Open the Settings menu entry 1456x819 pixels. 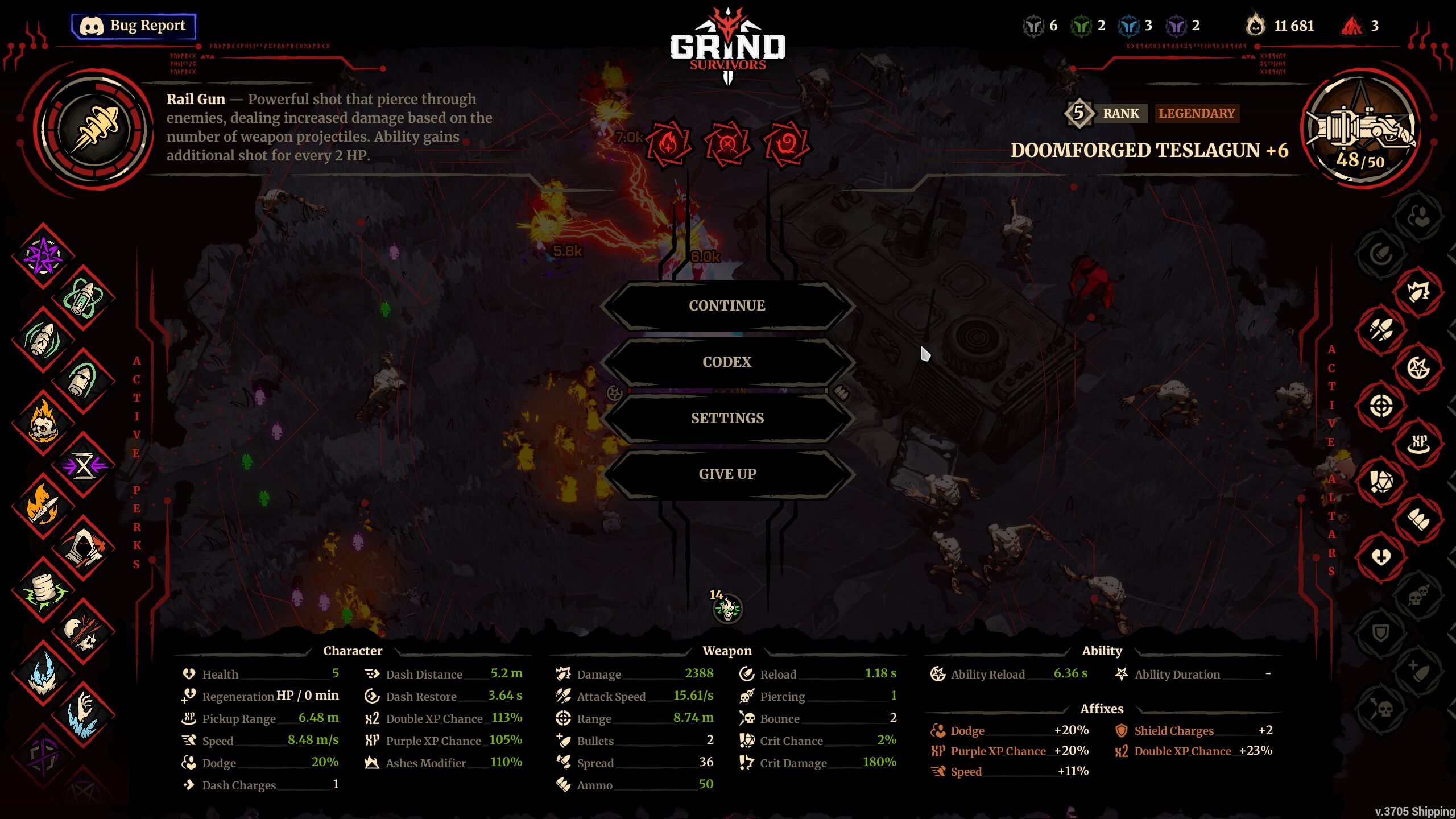click(727, 418)
